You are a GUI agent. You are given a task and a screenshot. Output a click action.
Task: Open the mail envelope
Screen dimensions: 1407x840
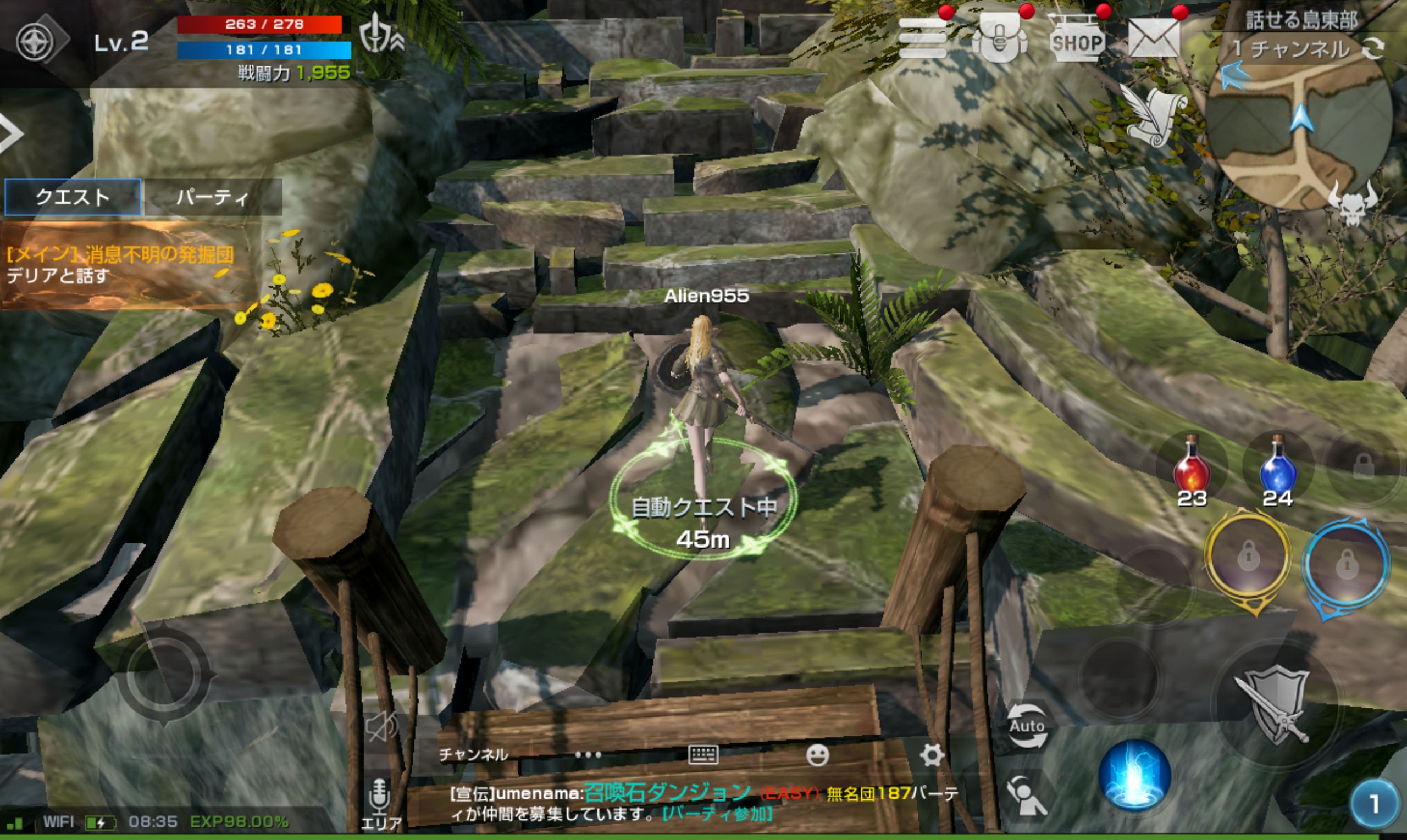tap(1154, 38)
